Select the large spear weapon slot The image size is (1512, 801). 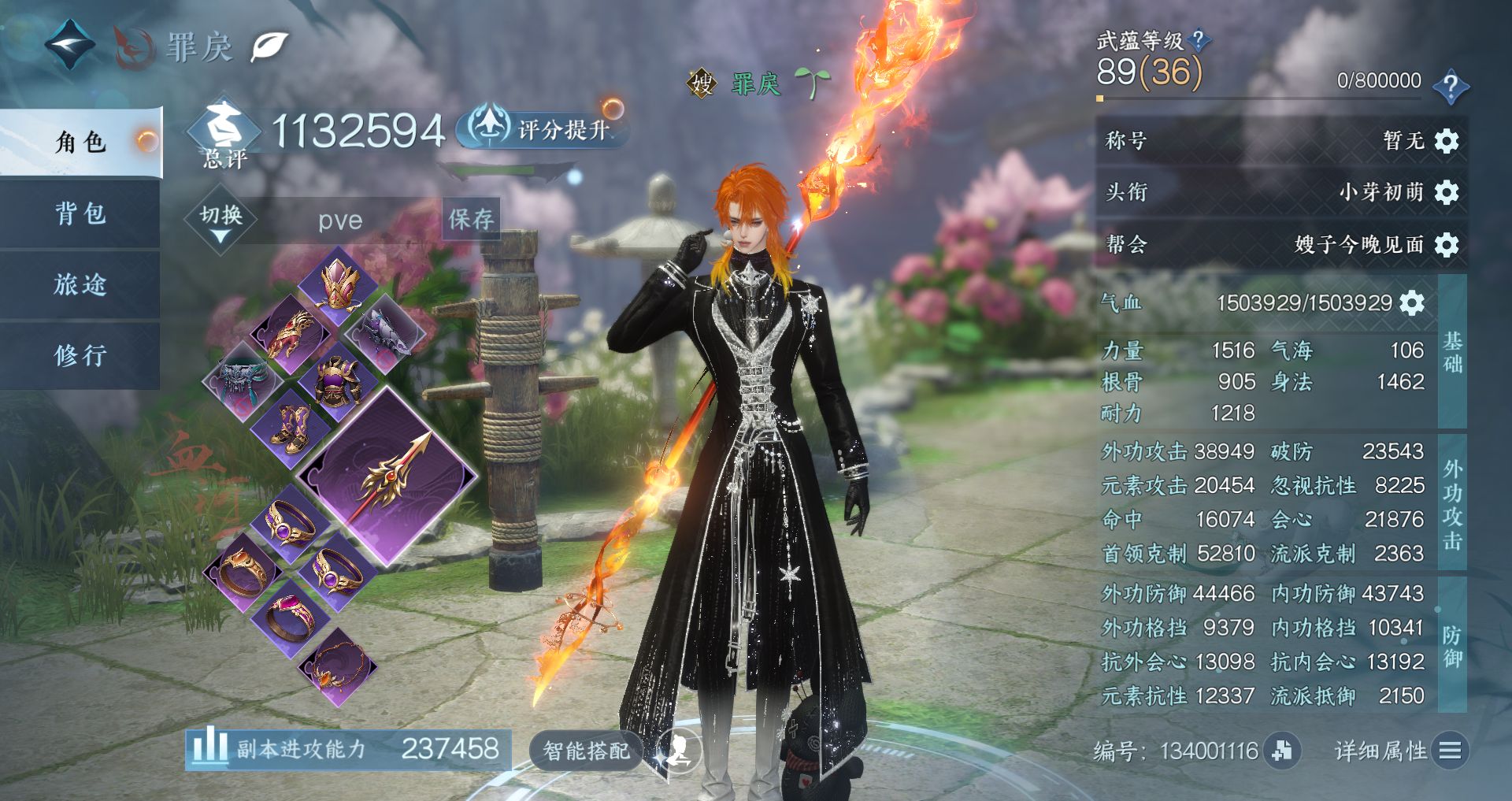(388, 476)
